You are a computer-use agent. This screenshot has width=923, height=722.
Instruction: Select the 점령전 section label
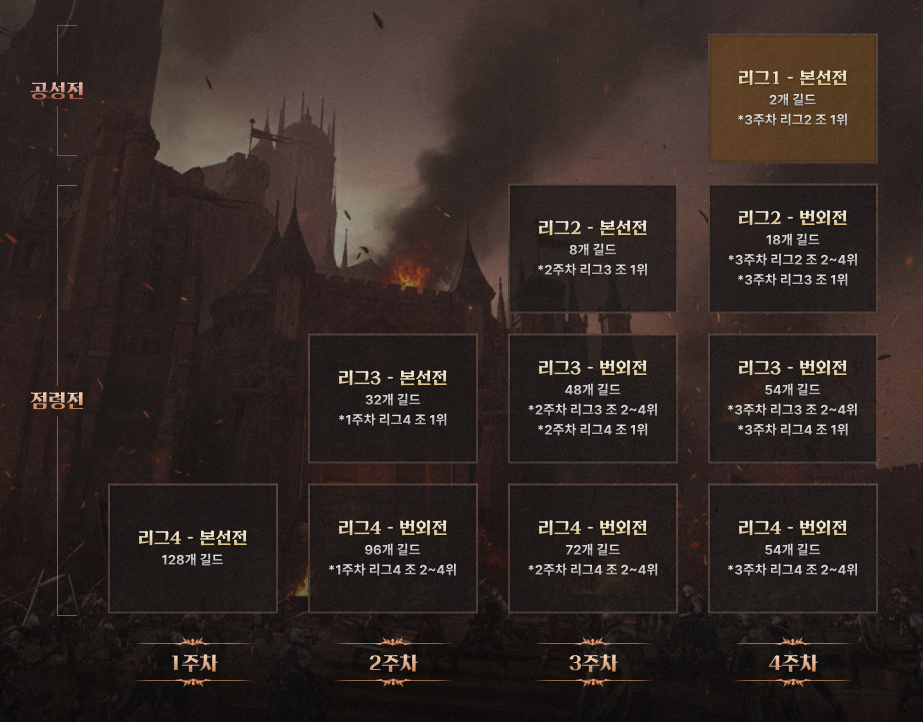pos(58,400)
